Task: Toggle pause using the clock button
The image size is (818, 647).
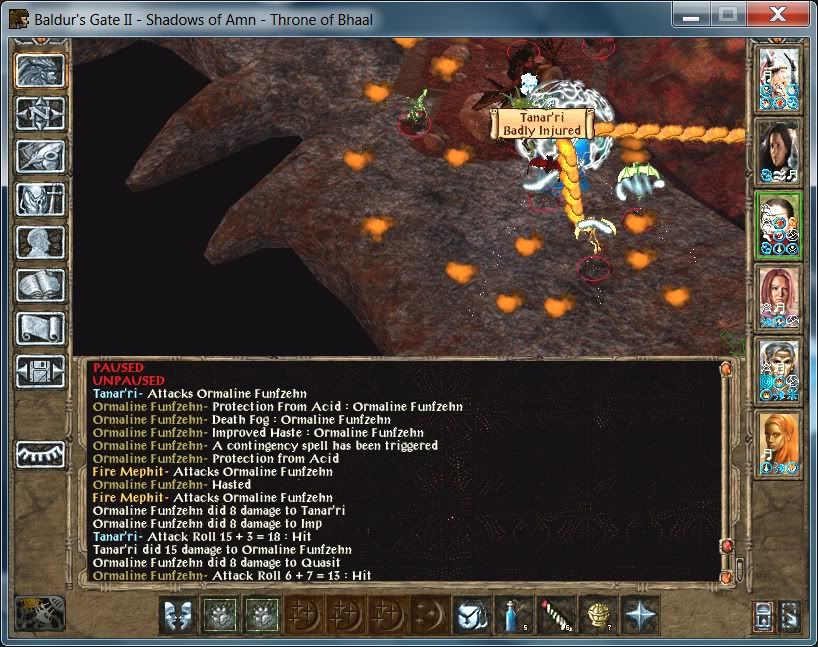Action: pyautogui.click(x=41, y=613)
